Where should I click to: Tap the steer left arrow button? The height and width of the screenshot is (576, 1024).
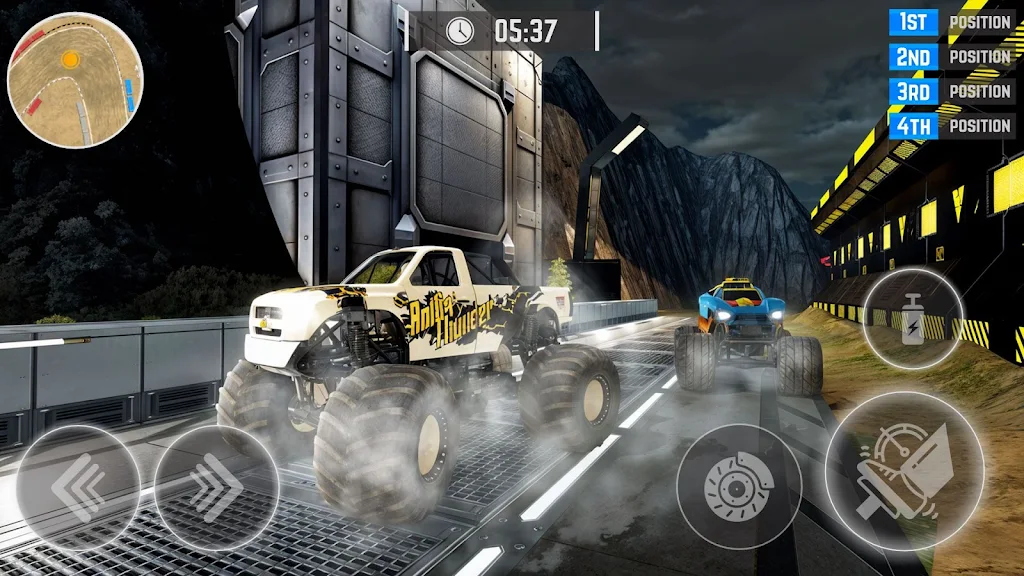point(78,488)
